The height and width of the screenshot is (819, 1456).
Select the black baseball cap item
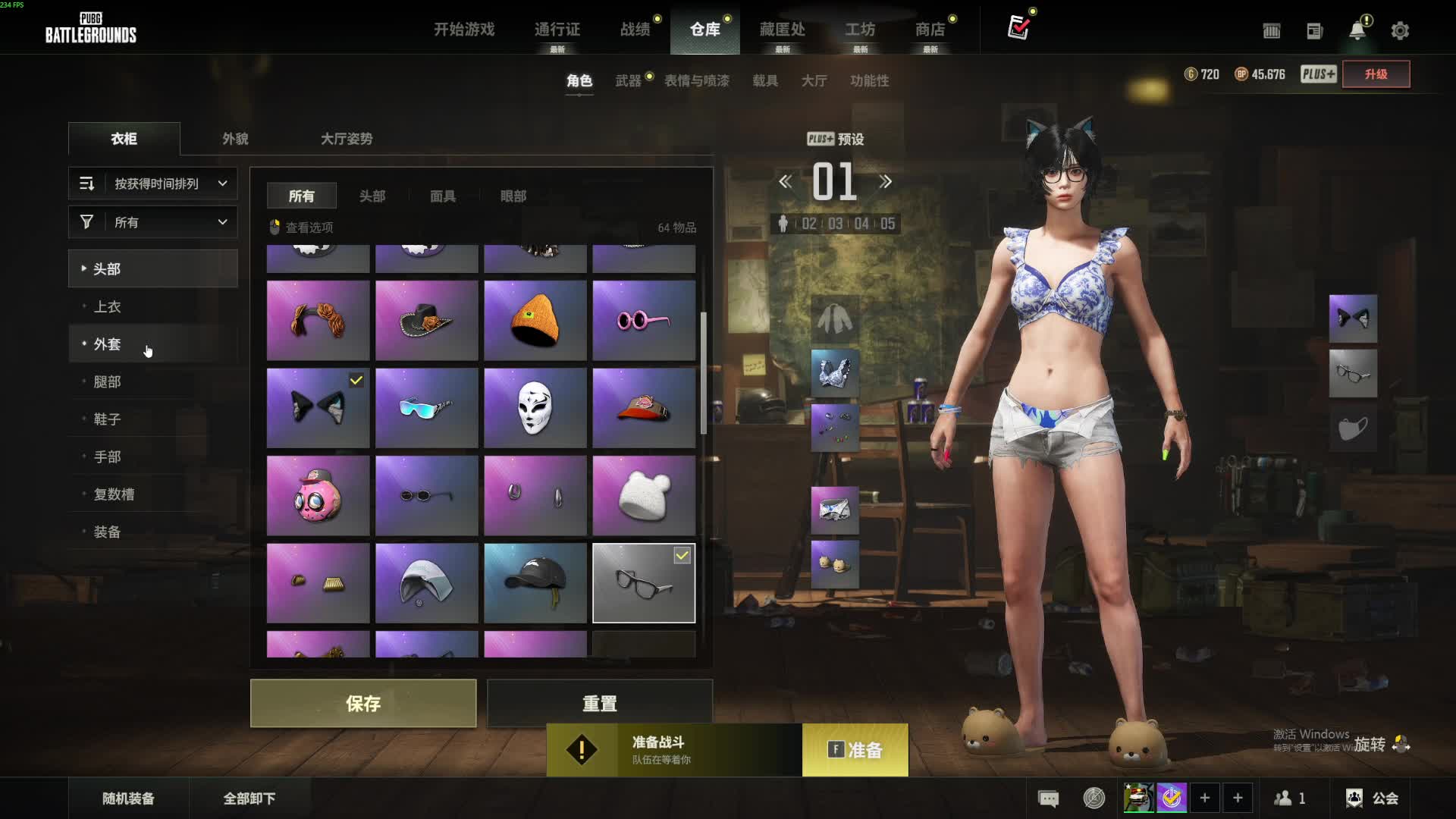tap(535, 583)
